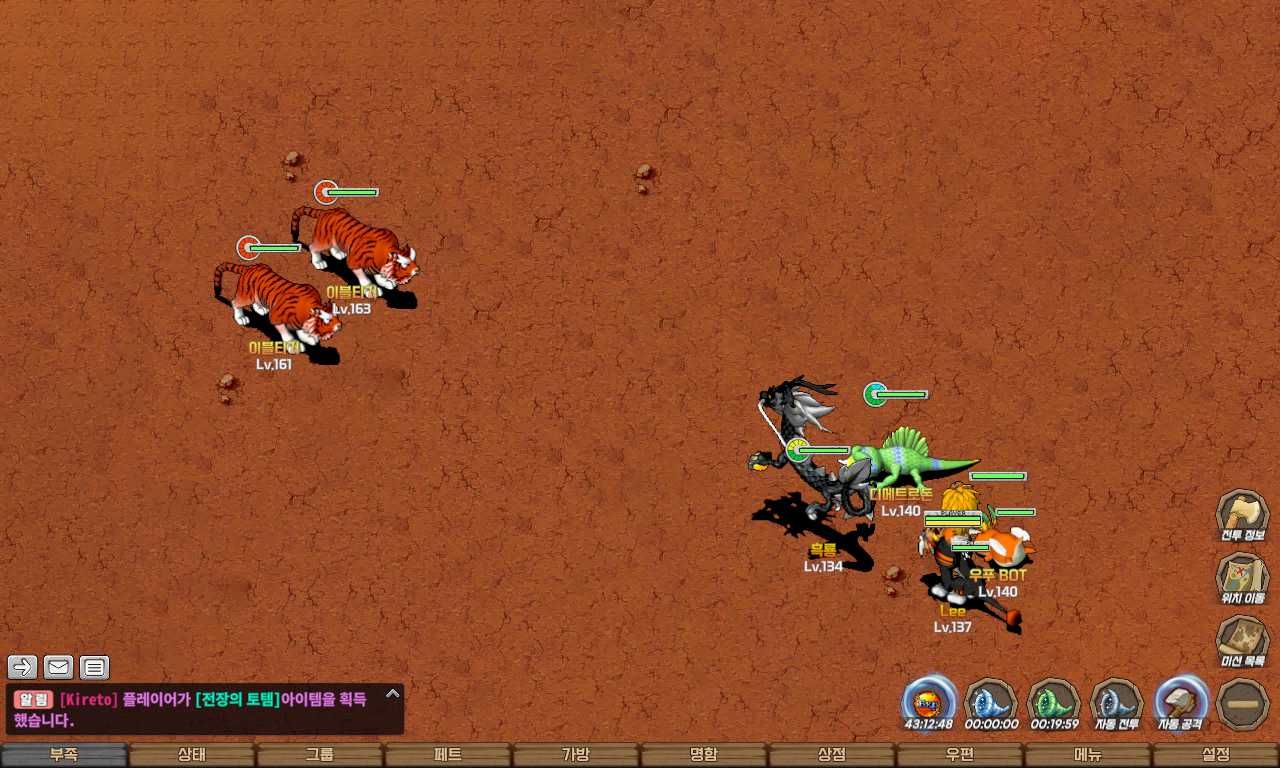Open the 설정 (settings) menu
The width and height of the screenshot is (1280, 768).
[1216, 755]
